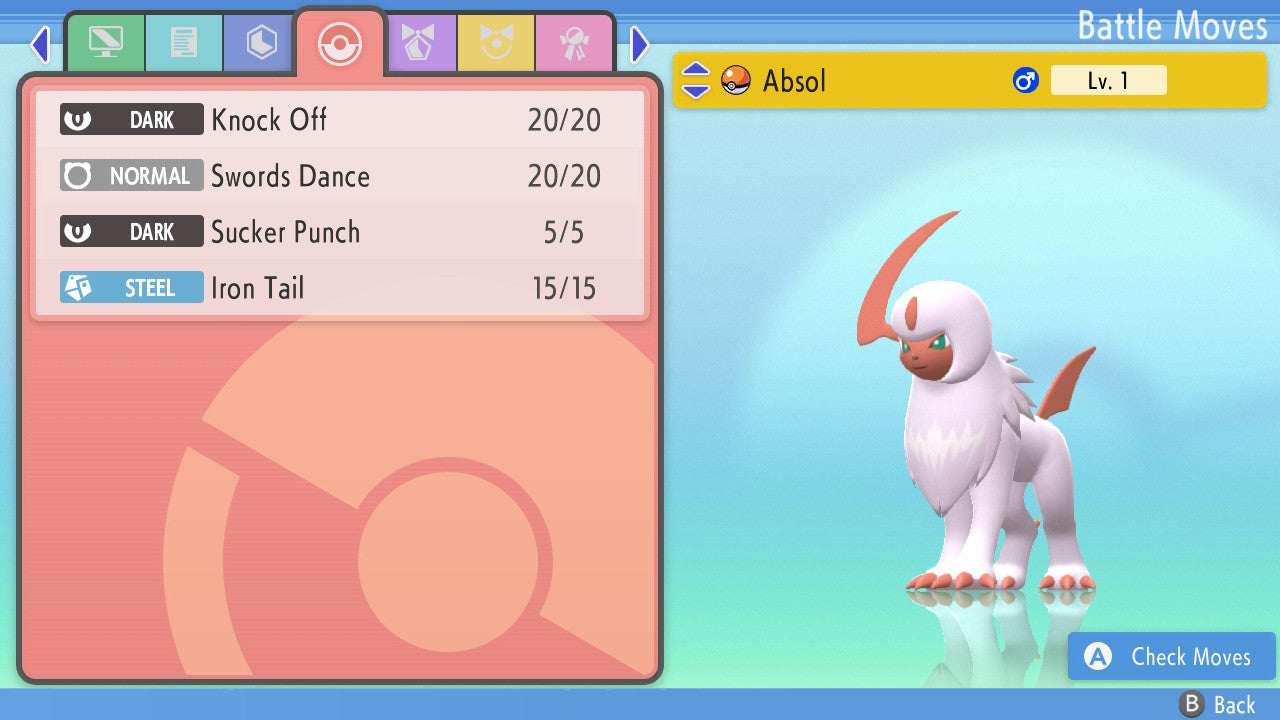
Task: Click the Back button
Action: [1215, 704]
